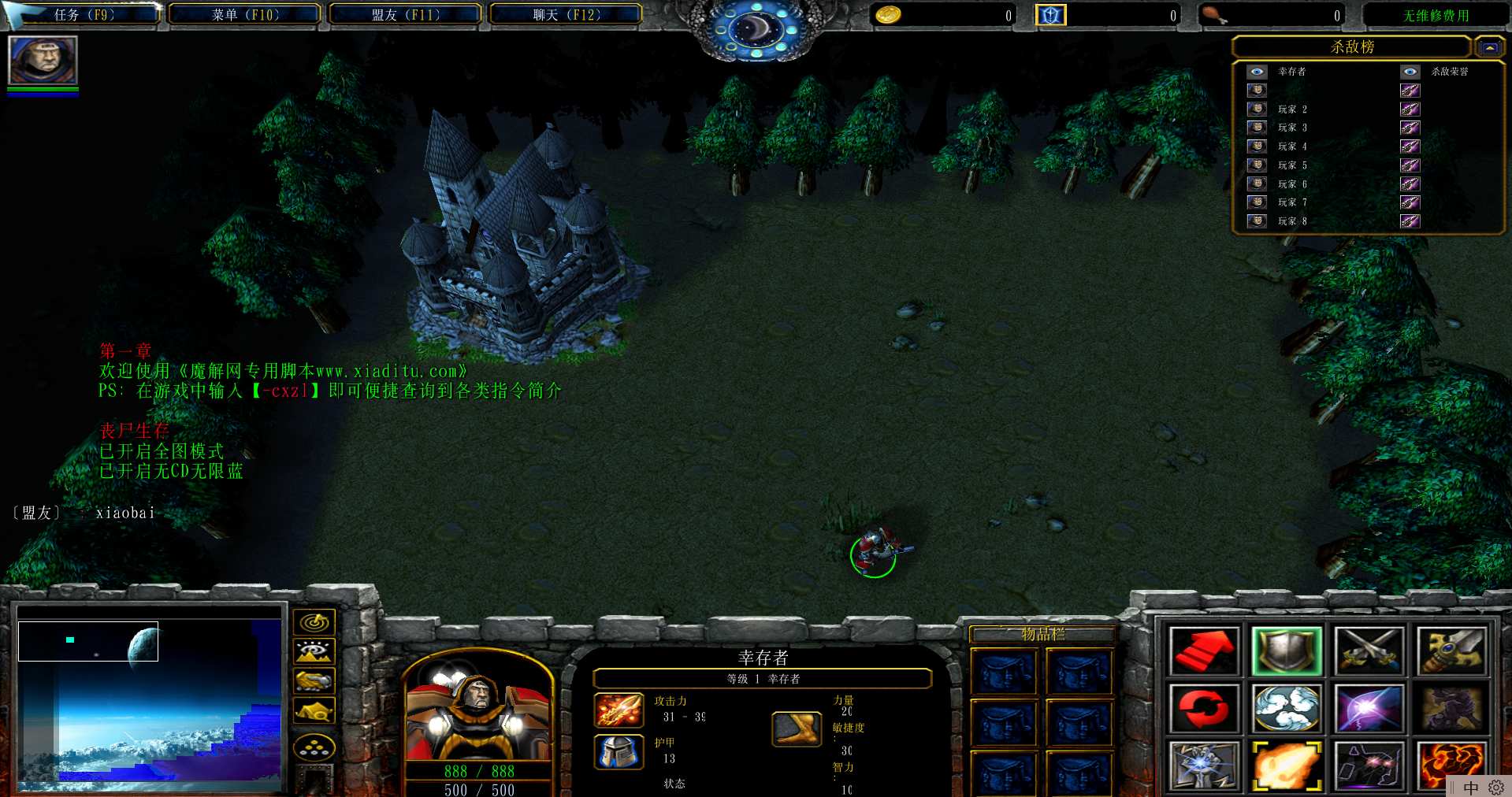Open the 菜单 (F10) game menu
Screen dimensions: 1512x797
[245, 15]
